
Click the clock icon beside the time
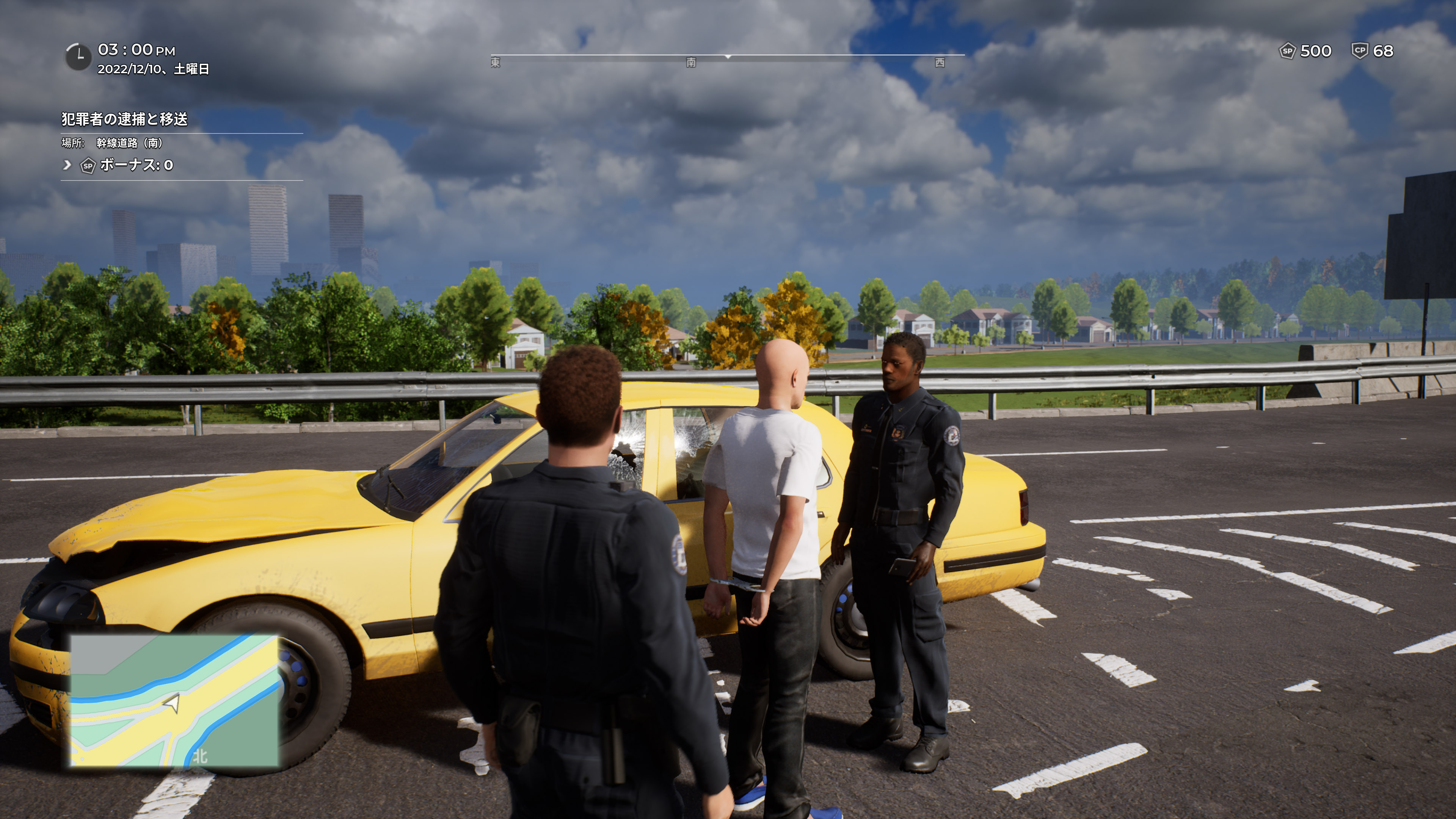click(x=78, y=56)
